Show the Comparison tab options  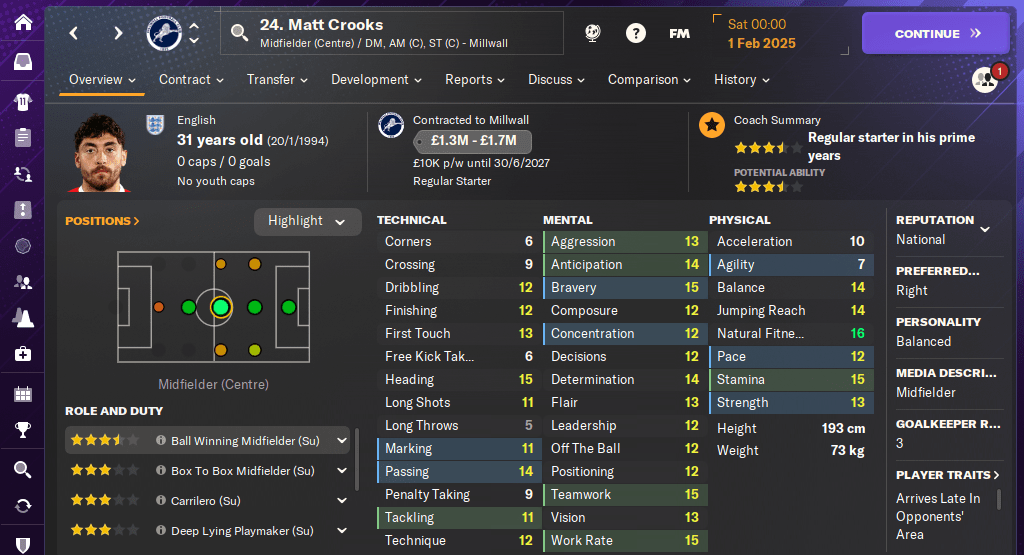(x=649, y=80)
